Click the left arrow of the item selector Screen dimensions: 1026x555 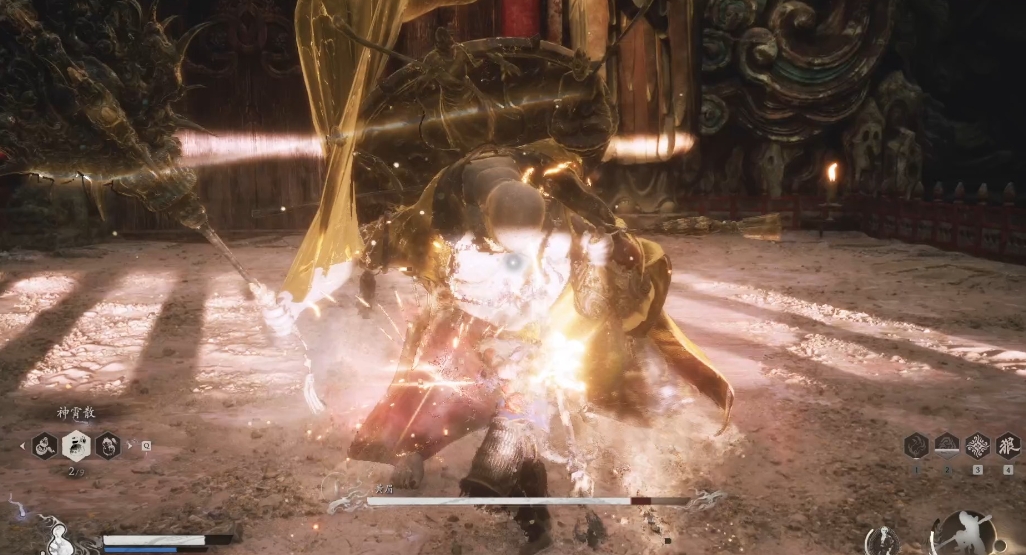point(22,446)
